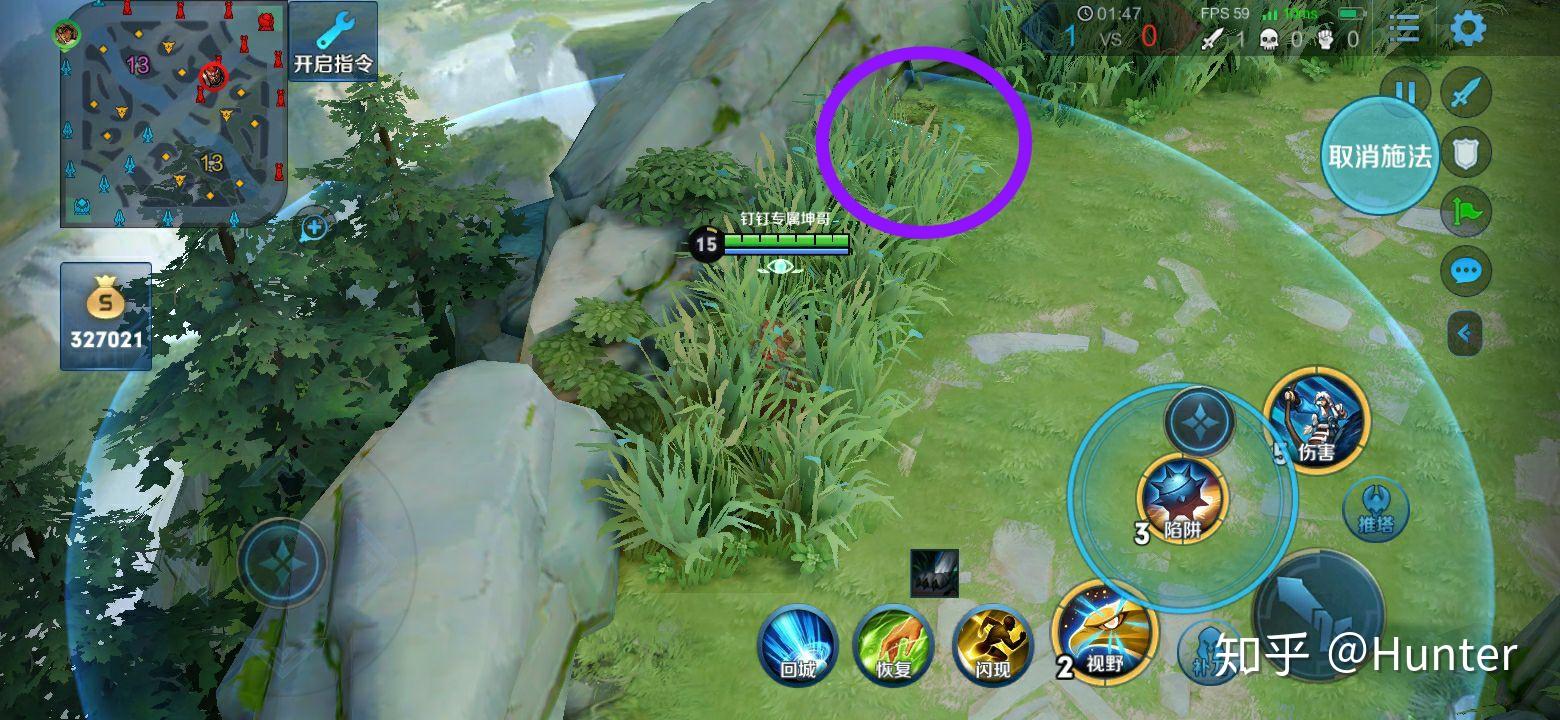Send the sword attack signal
This screenshot has width=1560, height=720.
1466,93
